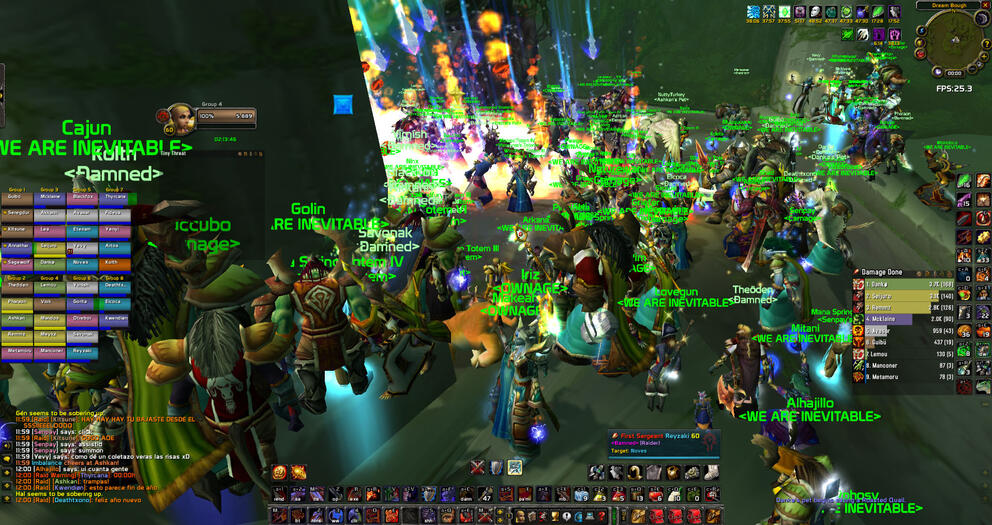Choose Kolth's orange raid frame

pos(114,260)
